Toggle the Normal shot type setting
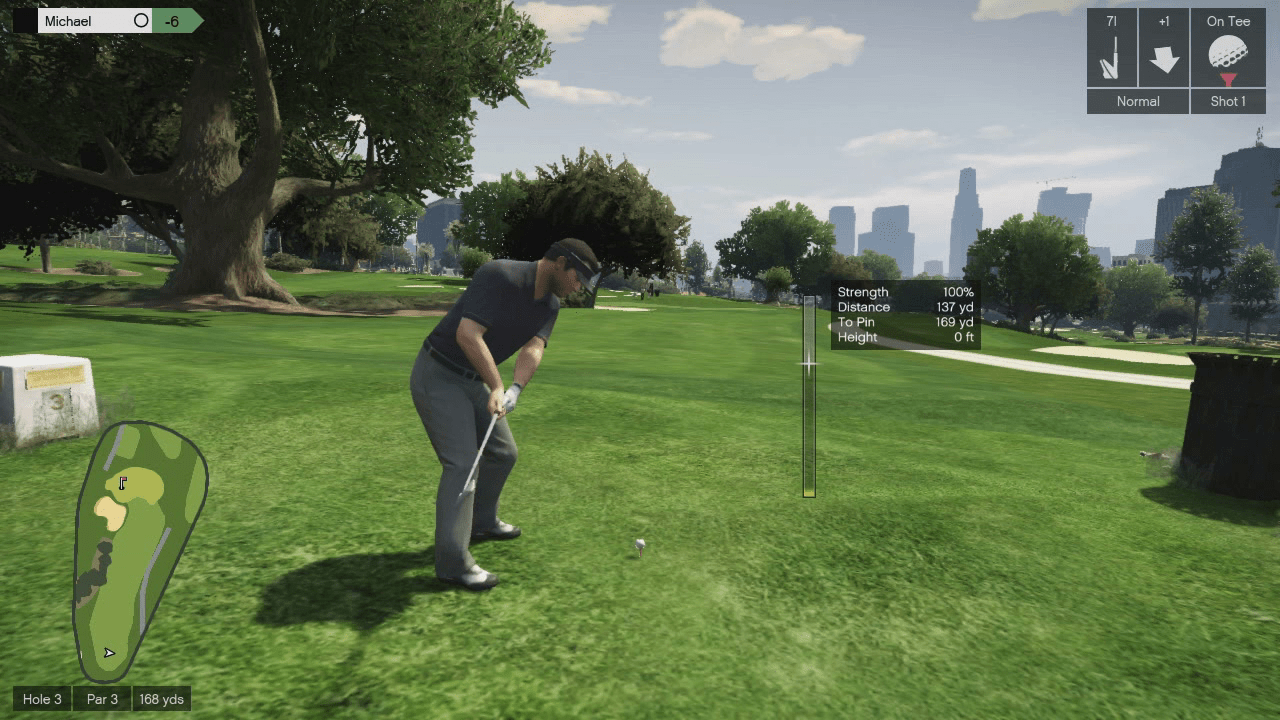The width and height of the screenshot is (1280, 720). point(1137,101)
